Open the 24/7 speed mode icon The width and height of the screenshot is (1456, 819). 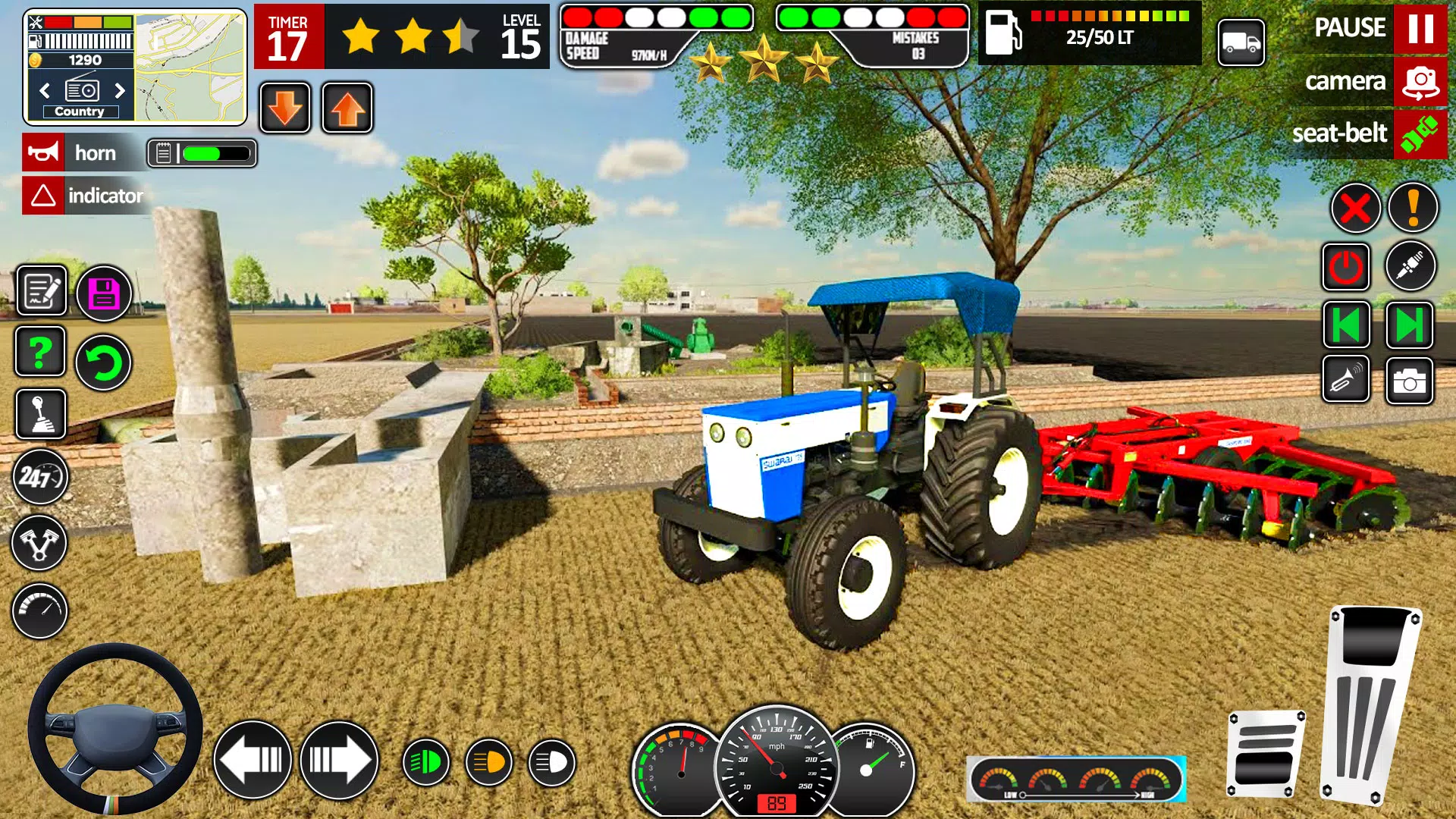pos(39,478)
